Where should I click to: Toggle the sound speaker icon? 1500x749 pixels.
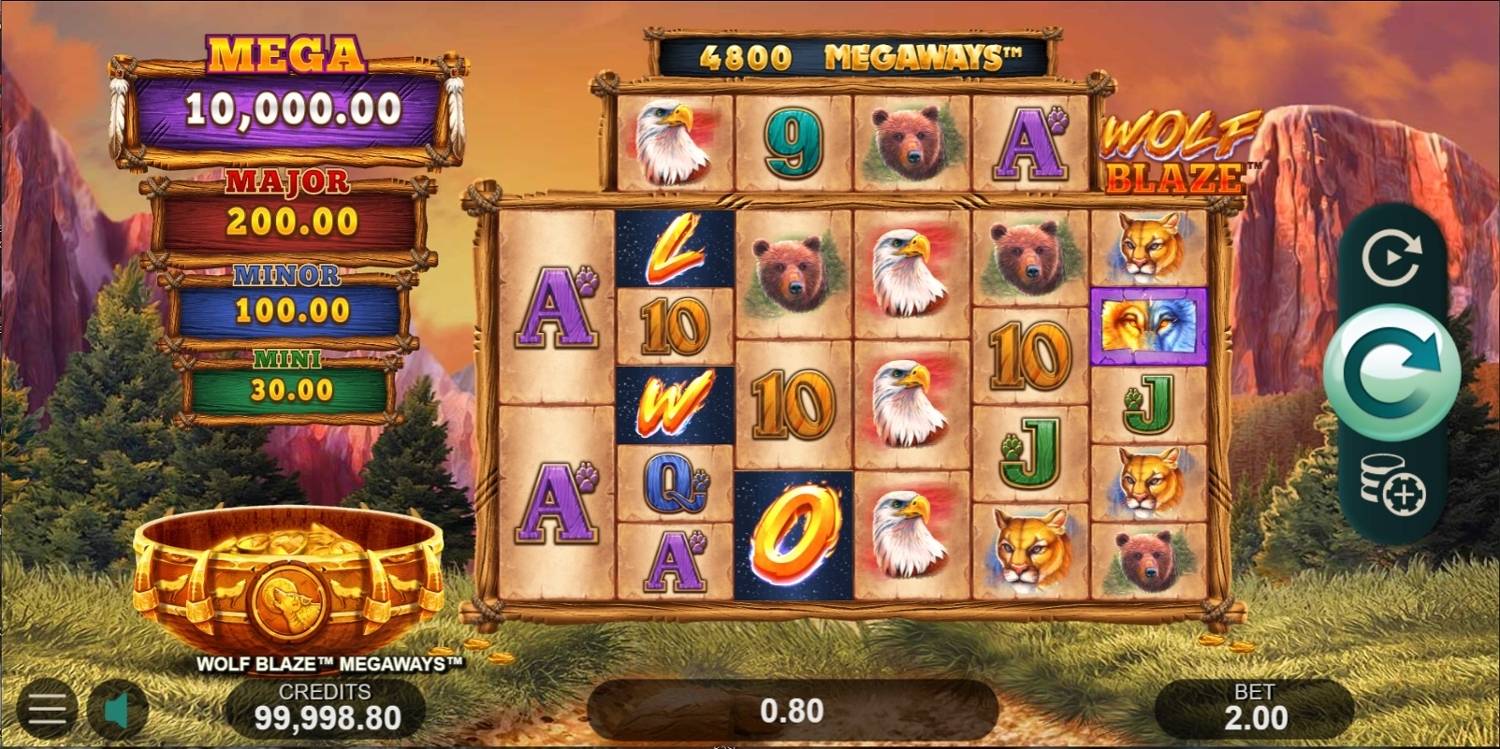(x=117, y=709)
